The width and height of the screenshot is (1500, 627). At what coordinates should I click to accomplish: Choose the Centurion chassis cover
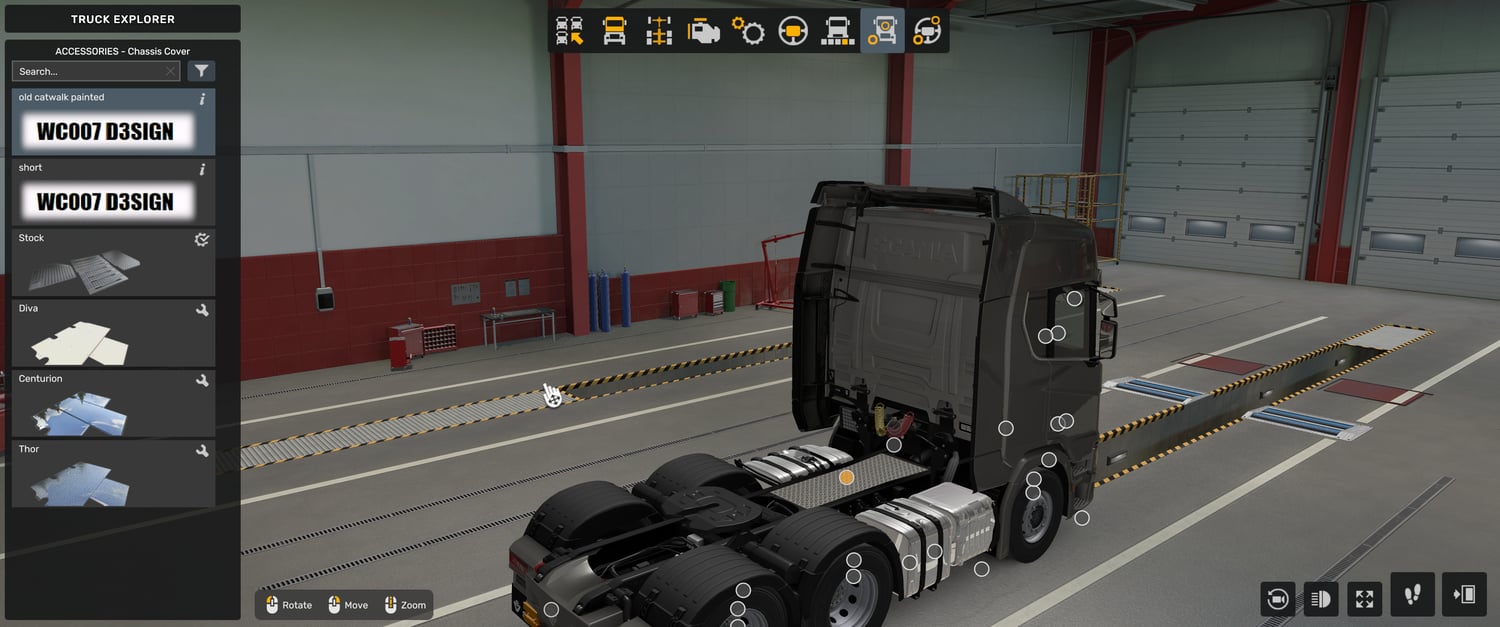click(114, 403)
